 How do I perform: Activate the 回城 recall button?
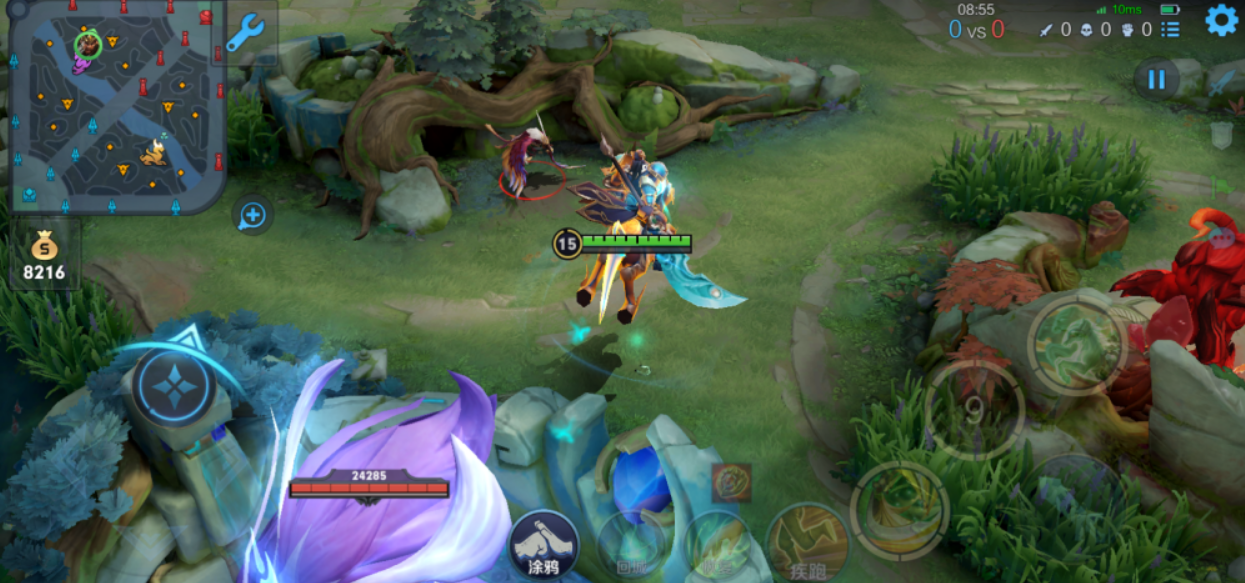(632, 546)
